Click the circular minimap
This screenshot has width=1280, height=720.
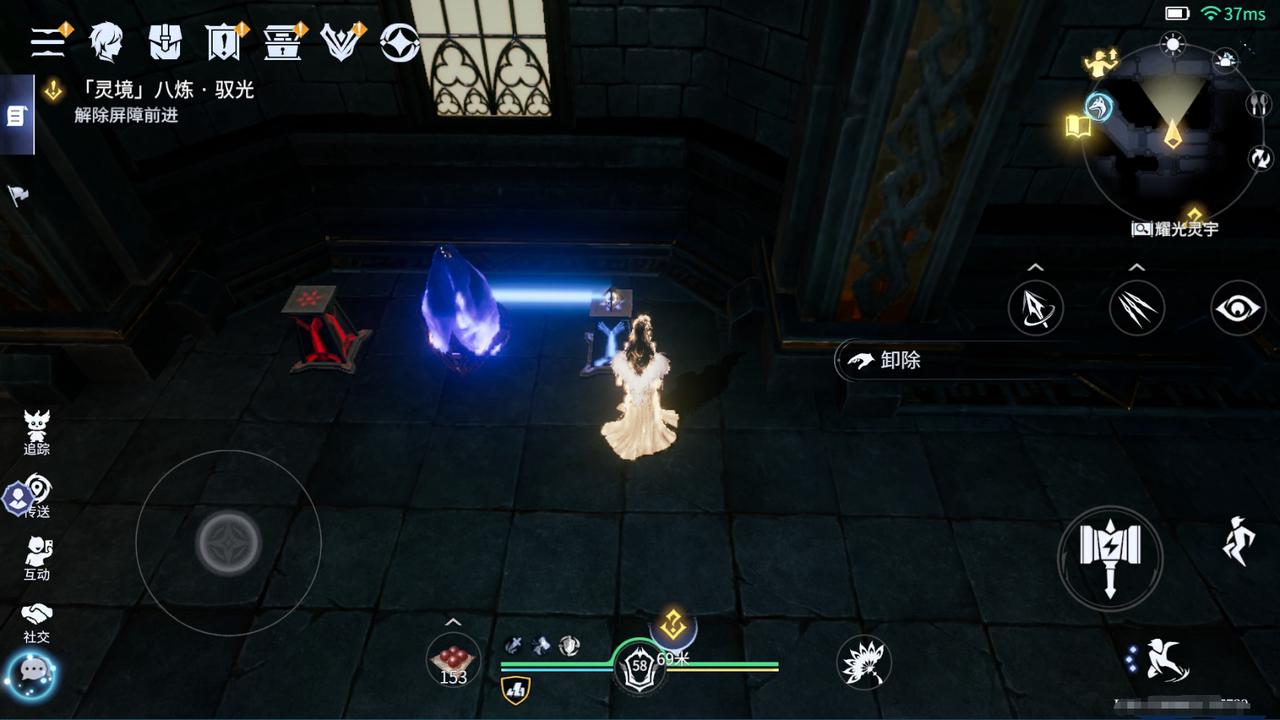tap(1172, 133)
